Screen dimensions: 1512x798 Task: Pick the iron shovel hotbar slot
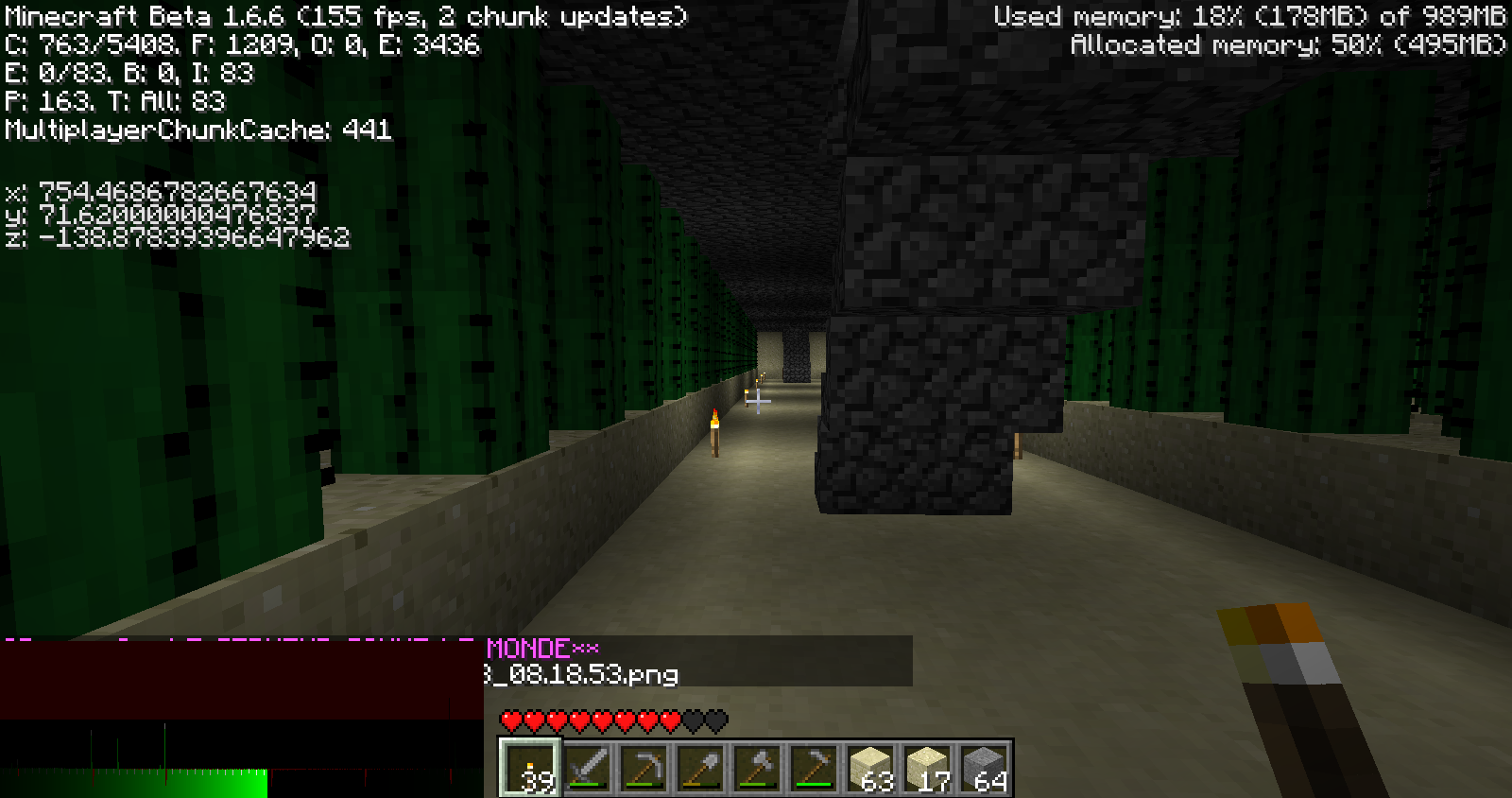700,768
